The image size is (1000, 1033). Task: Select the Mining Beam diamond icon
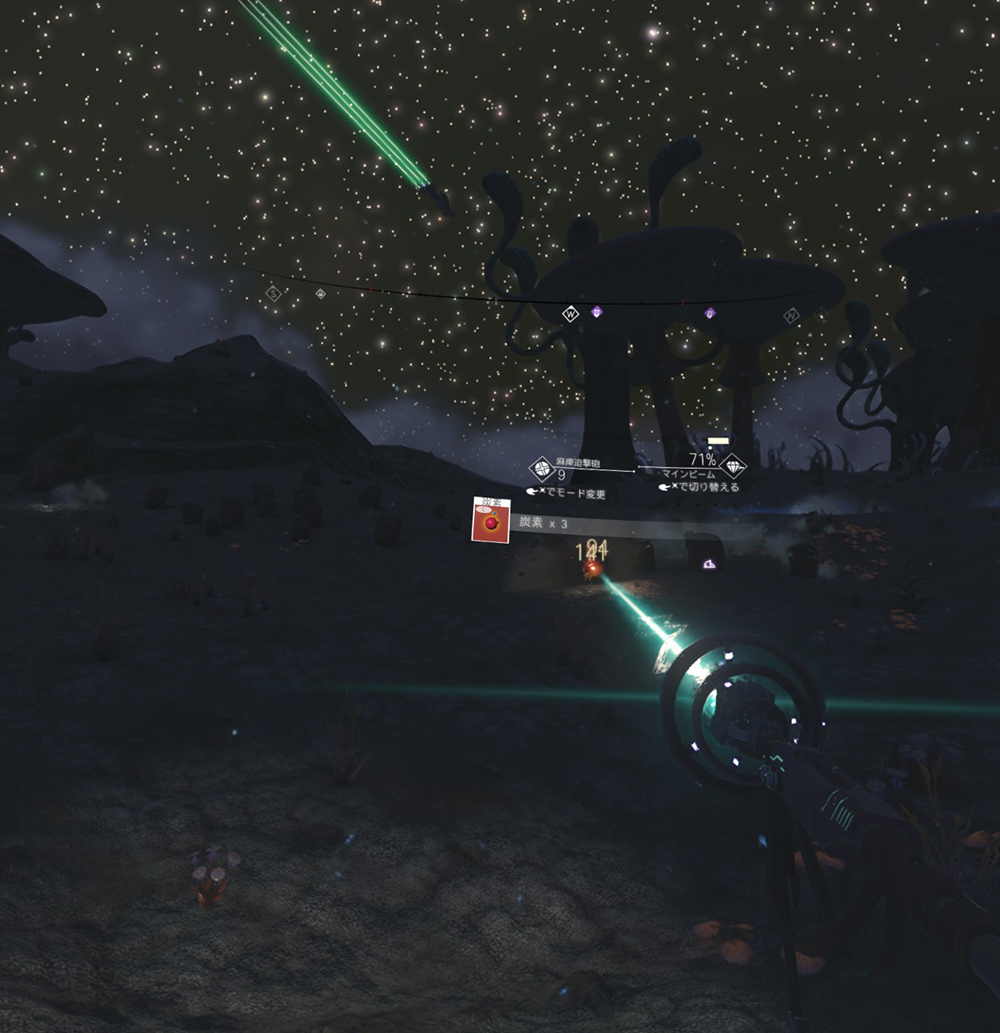click(x=734, y=467)
